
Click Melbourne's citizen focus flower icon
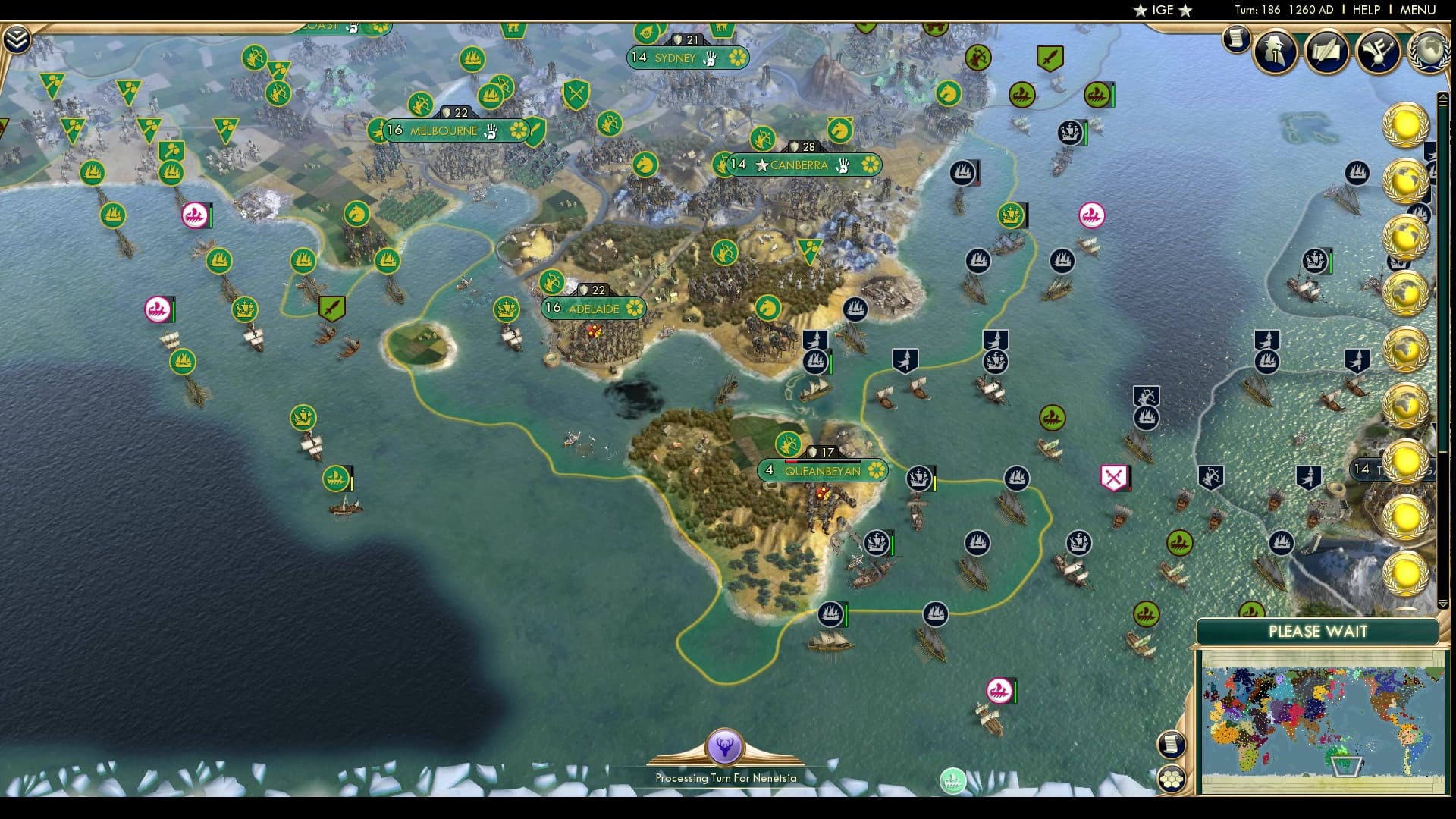click(519, 130)
